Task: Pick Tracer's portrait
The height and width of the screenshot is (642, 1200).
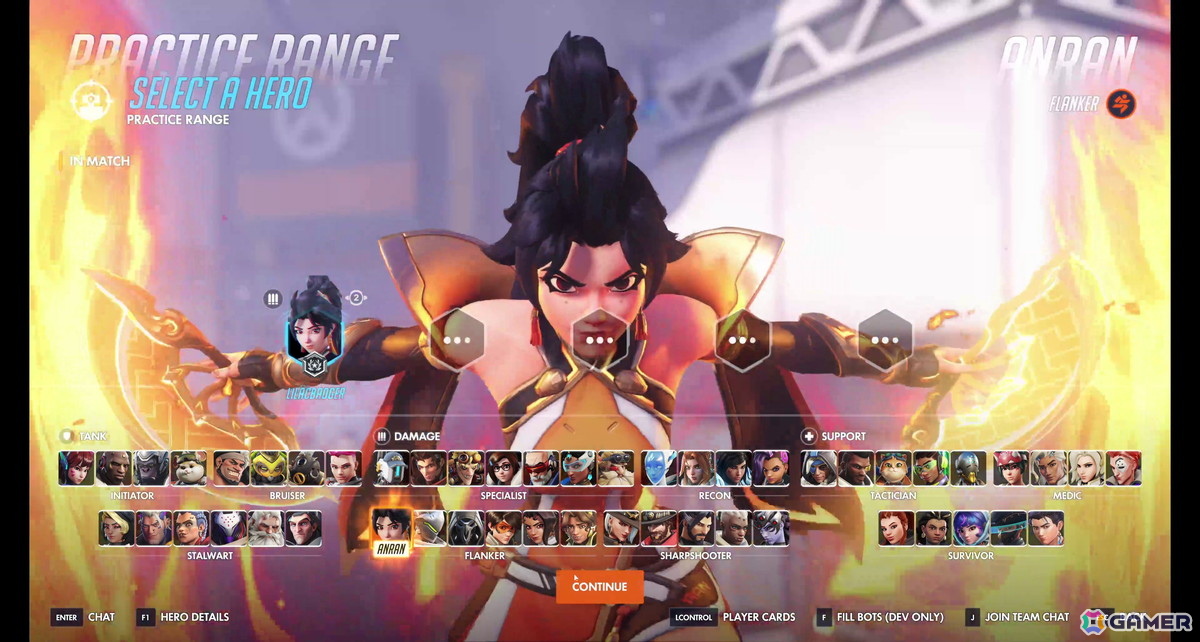Action: pyautogui.click(x=503, y=528)
